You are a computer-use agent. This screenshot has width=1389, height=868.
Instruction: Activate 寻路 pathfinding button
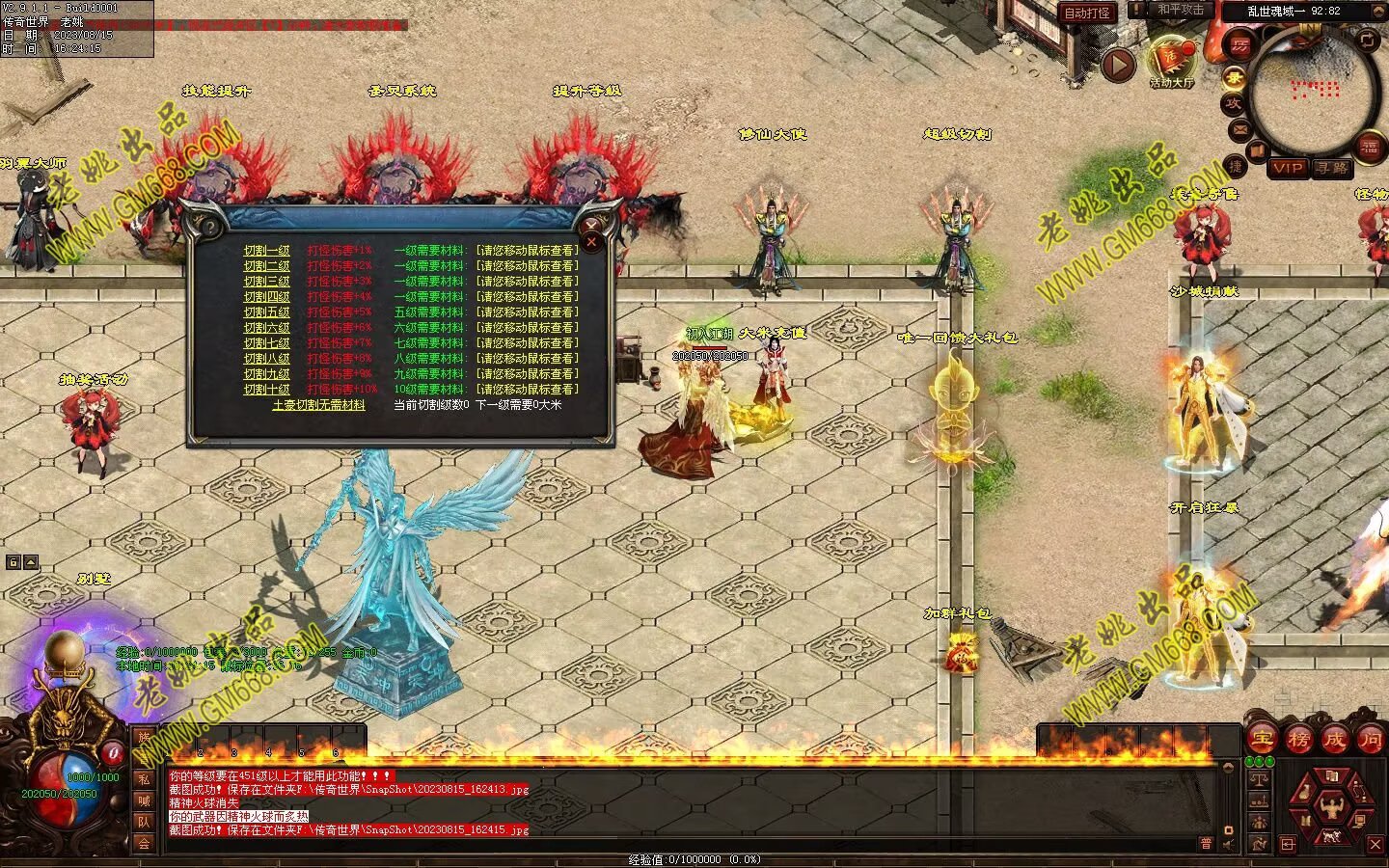tap(1331, 168)
